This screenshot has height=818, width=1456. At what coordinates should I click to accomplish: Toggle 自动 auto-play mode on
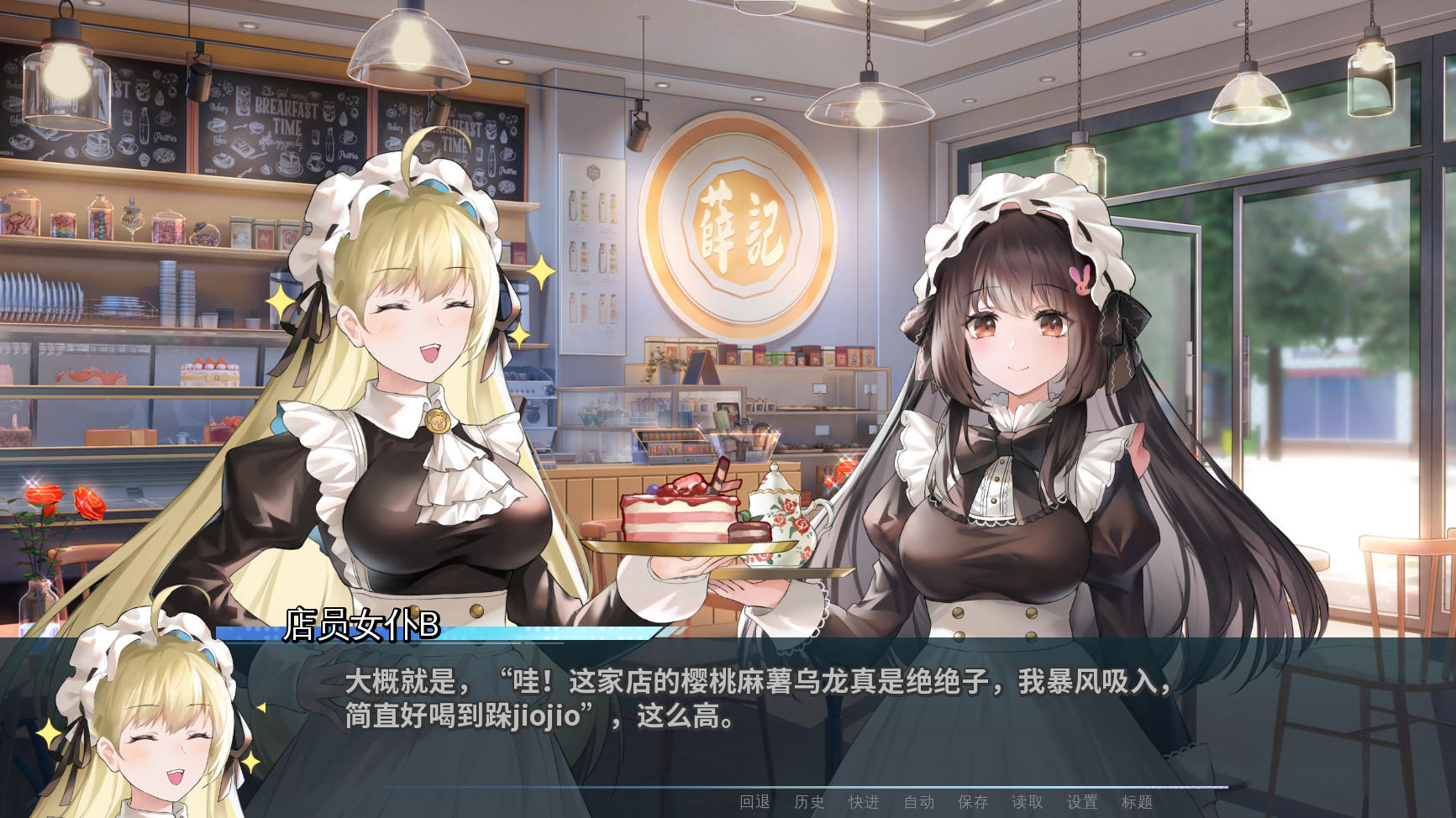point(917,803)
